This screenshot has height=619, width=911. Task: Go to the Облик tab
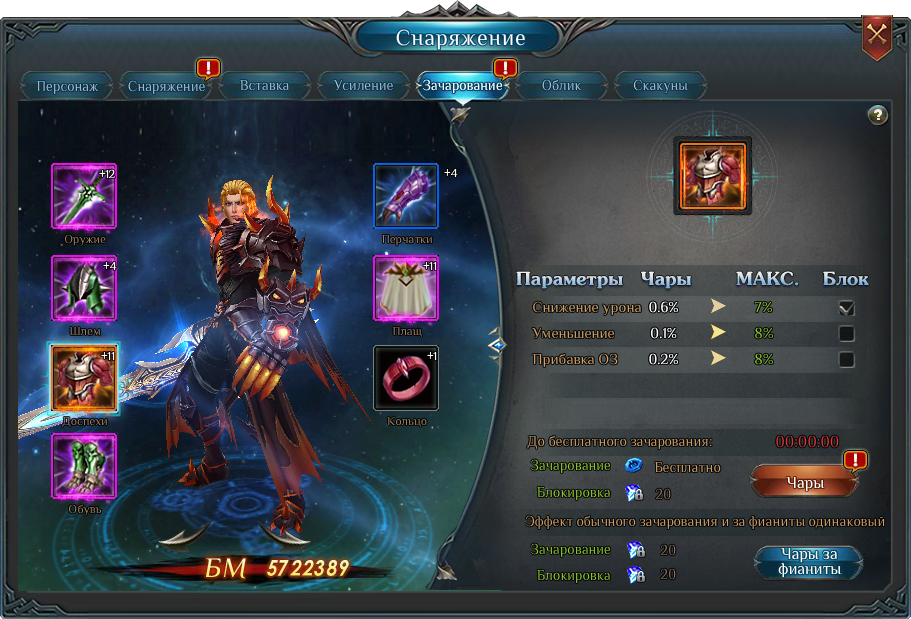pos(561,86)
